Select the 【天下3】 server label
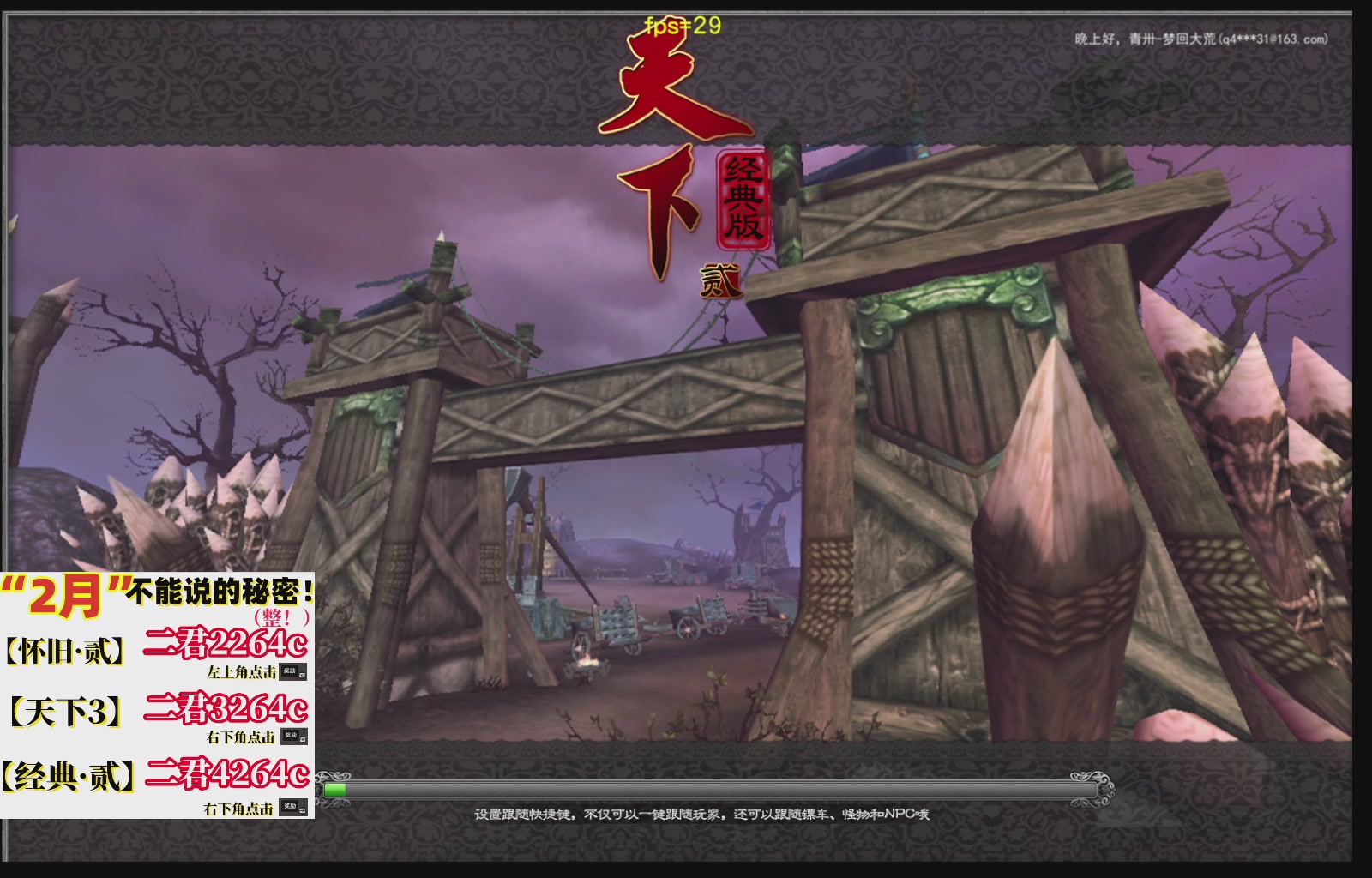Screen dimensions: 1372x878 pyautogui.click(x=67, y=707)
